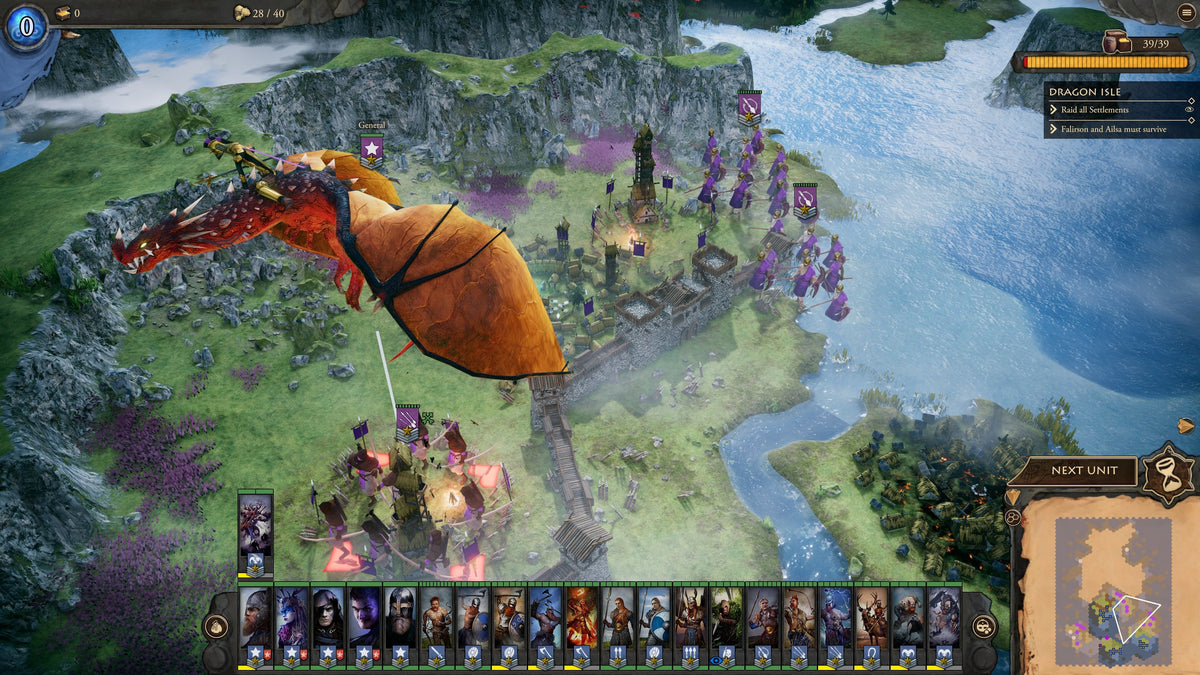
Task: Open the hamburger main menu
Action: pyautogui.click(x=1184, y=13)
